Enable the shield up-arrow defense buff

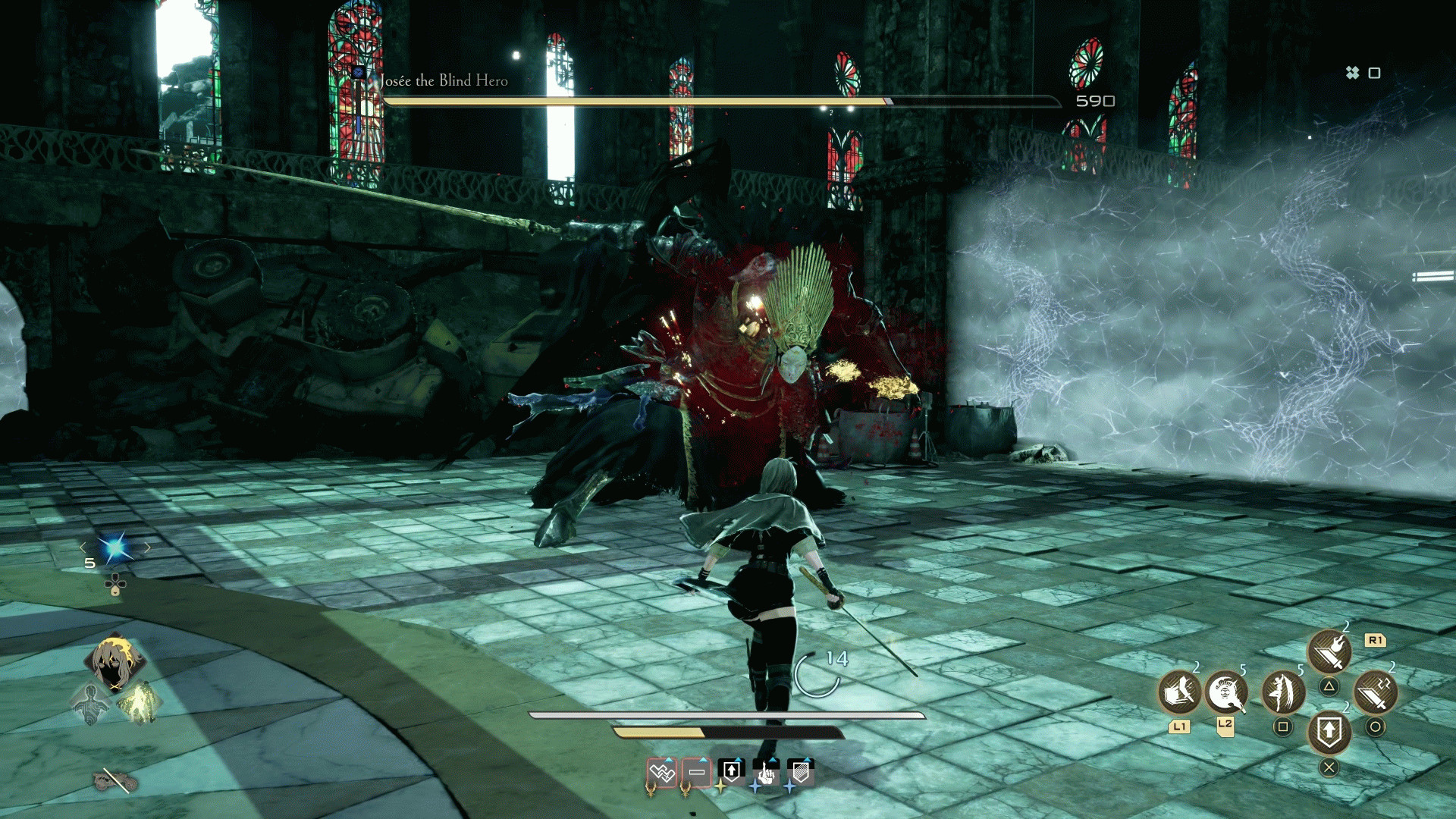(732, 770)
